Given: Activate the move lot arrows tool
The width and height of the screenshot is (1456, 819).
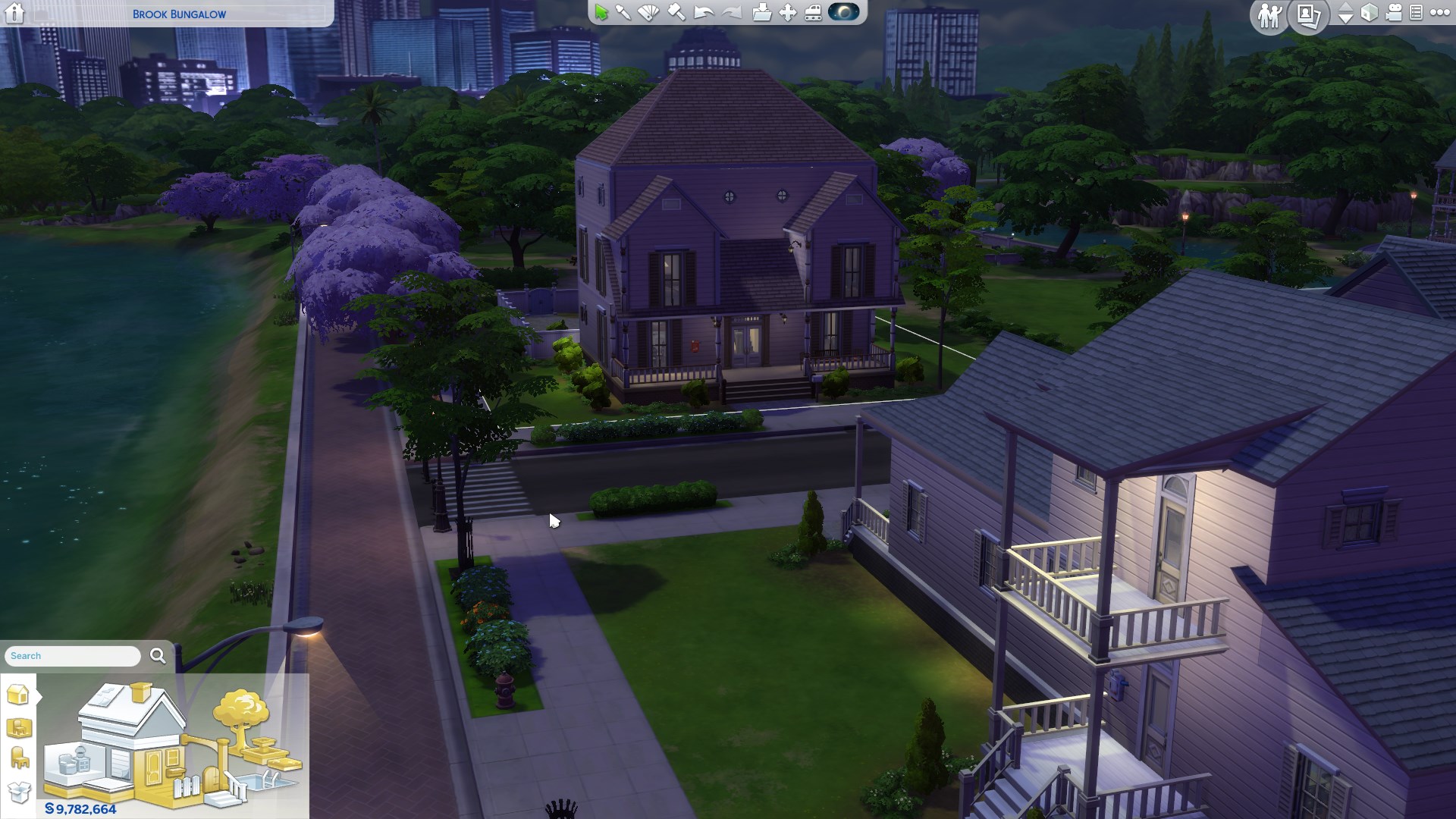Looking at the screenshot, I should pos(788,13).
